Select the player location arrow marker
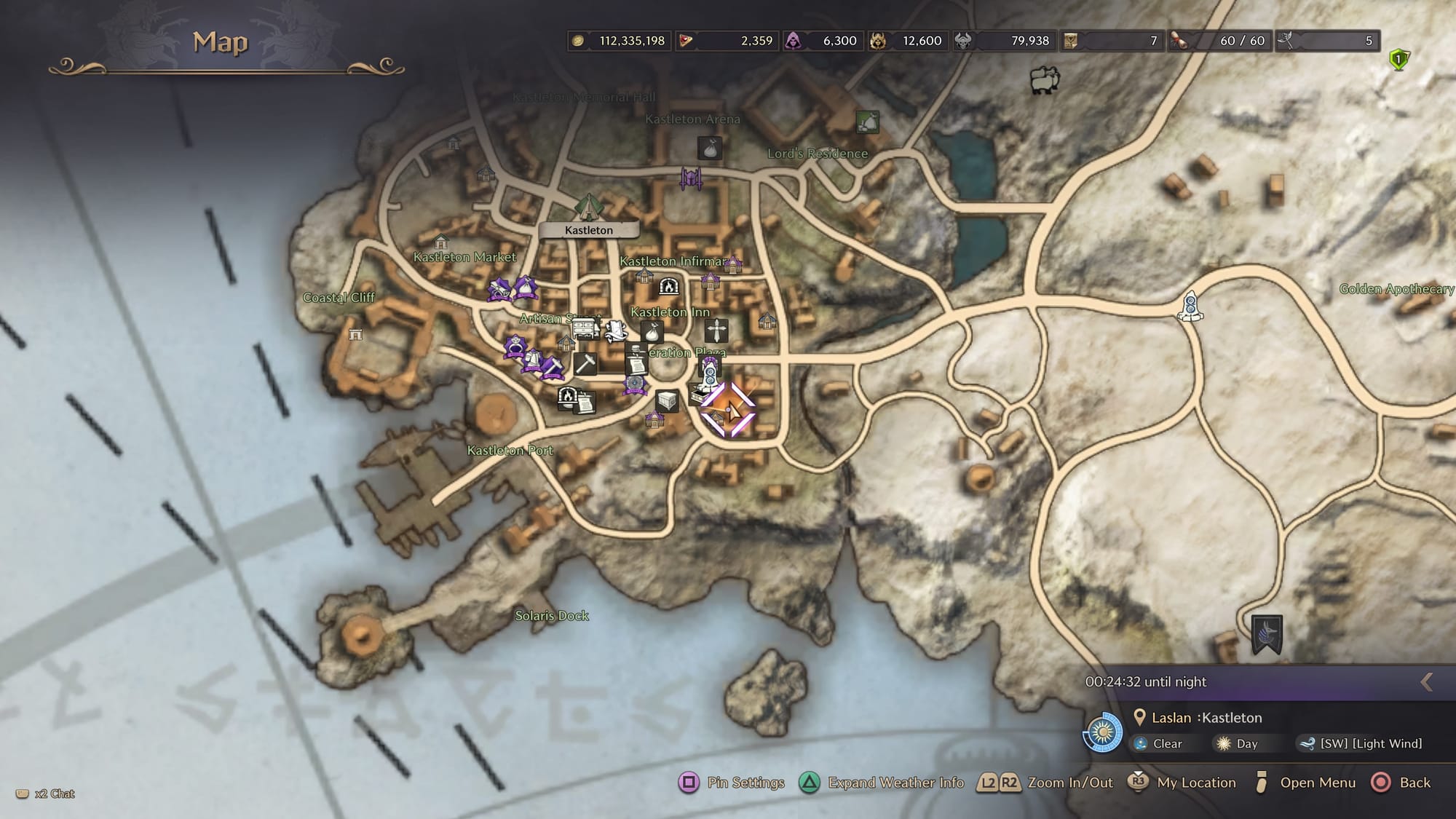 pyautogui.click(x=728, y=410)
